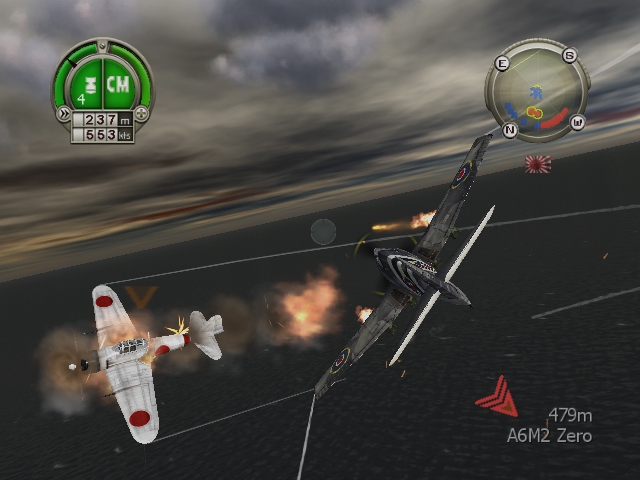Click the double-arrow boost icon
Screen dimensions: 640x480
tap(63, 111)
